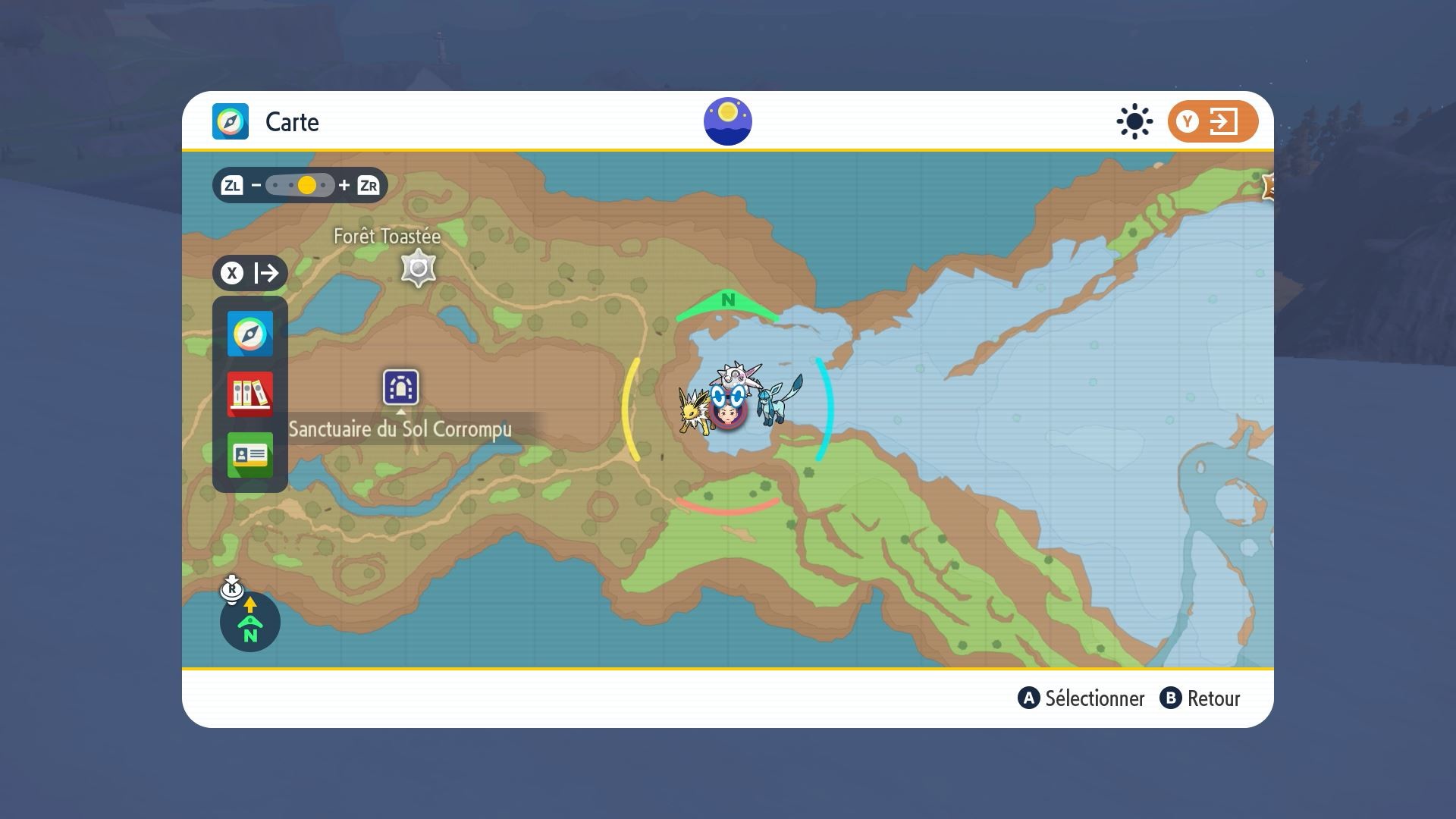
Task: Select the blue compass map icon in sidebar
Action: (249, 334)
